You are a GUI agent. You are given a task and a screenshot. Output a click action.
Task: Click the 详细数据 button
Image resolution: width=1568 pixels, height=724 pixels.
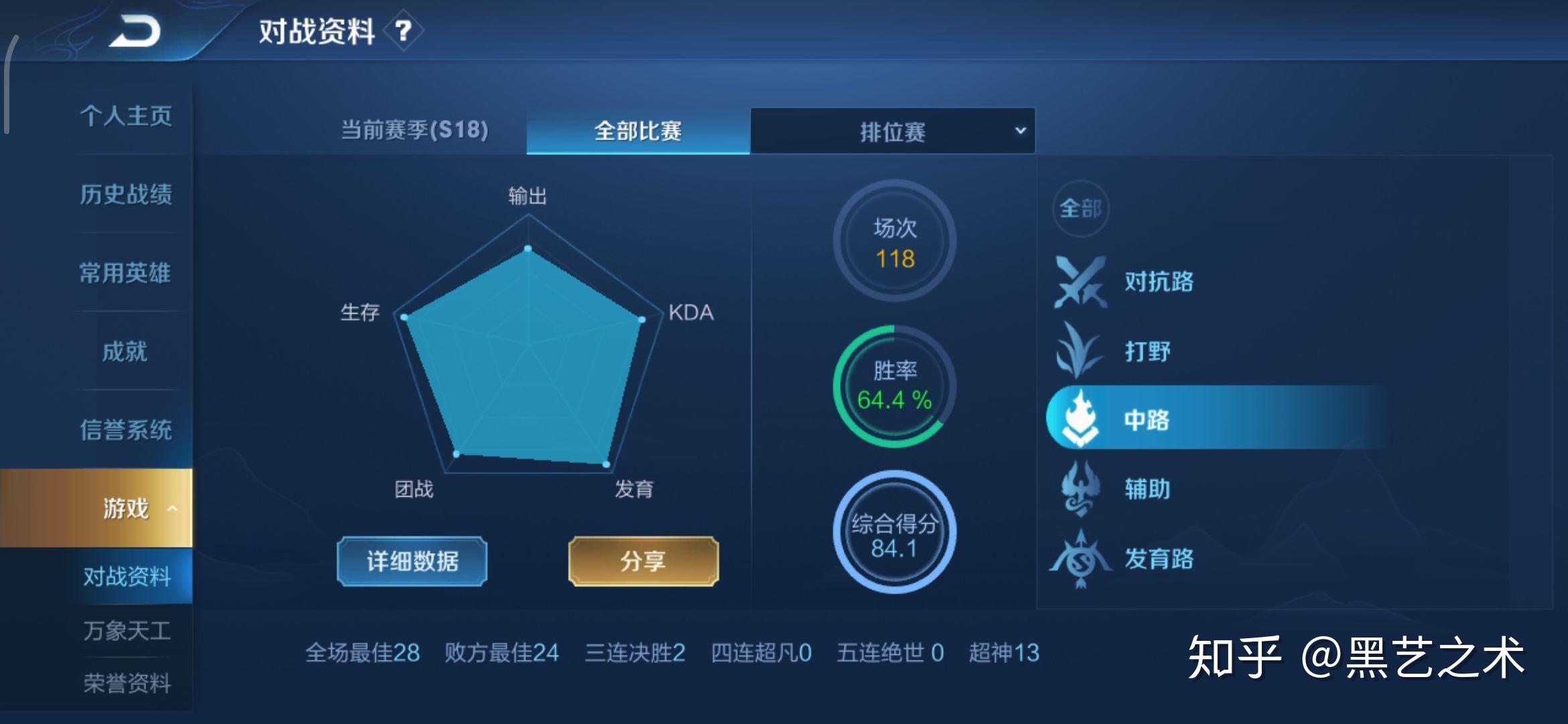point(412,561)
